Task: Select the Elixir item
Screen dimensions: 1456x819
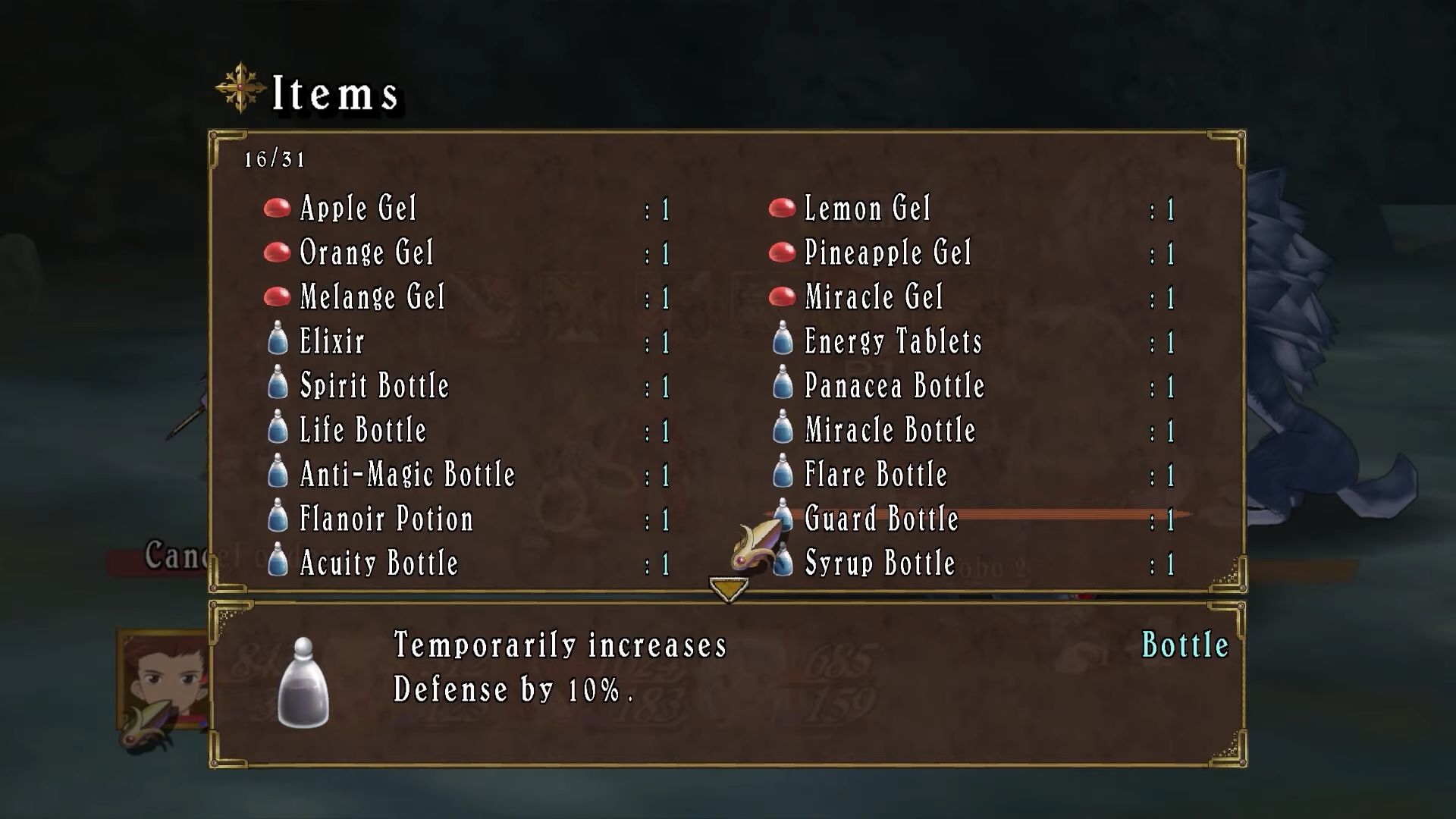Action: (x=332, y=342)
